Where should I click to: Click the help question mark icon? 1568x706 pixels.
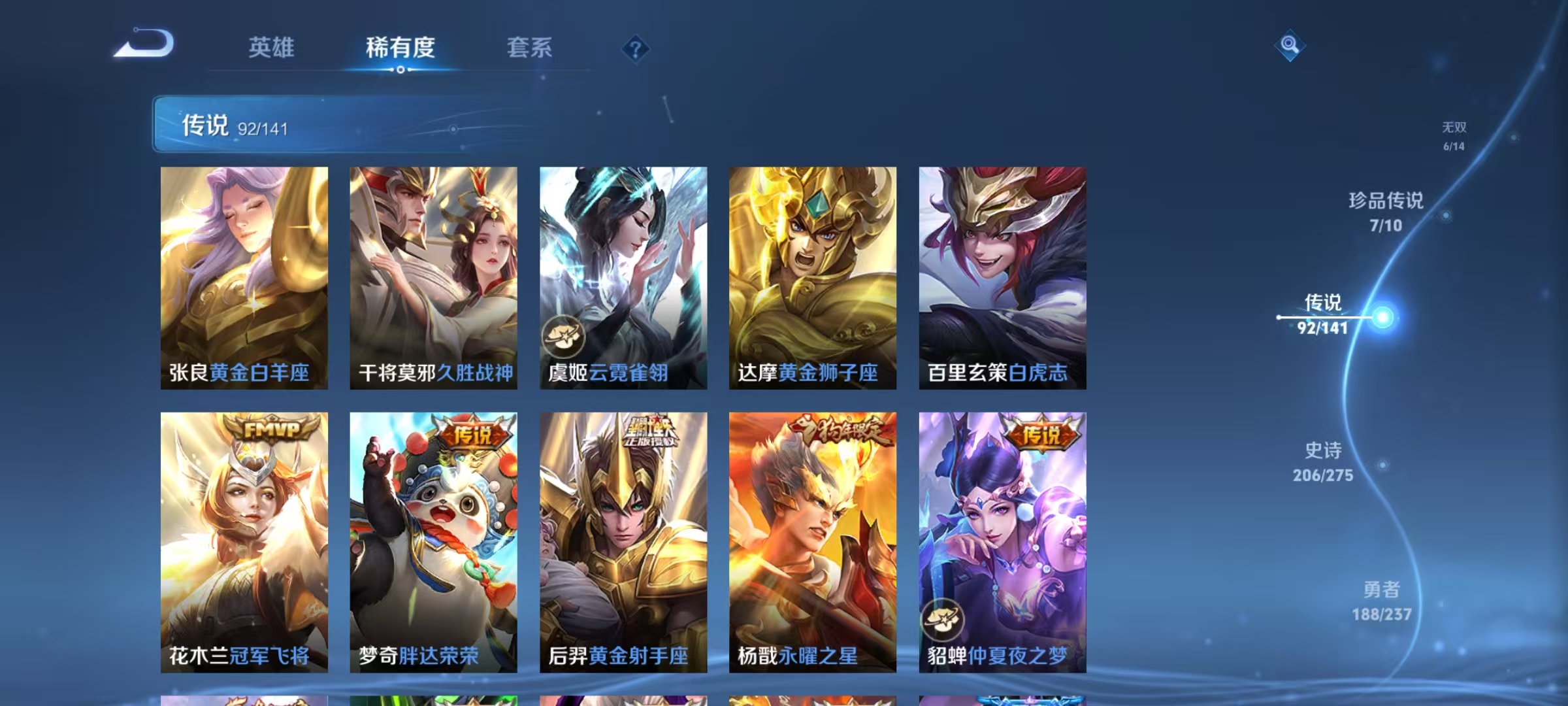point(635,49)
